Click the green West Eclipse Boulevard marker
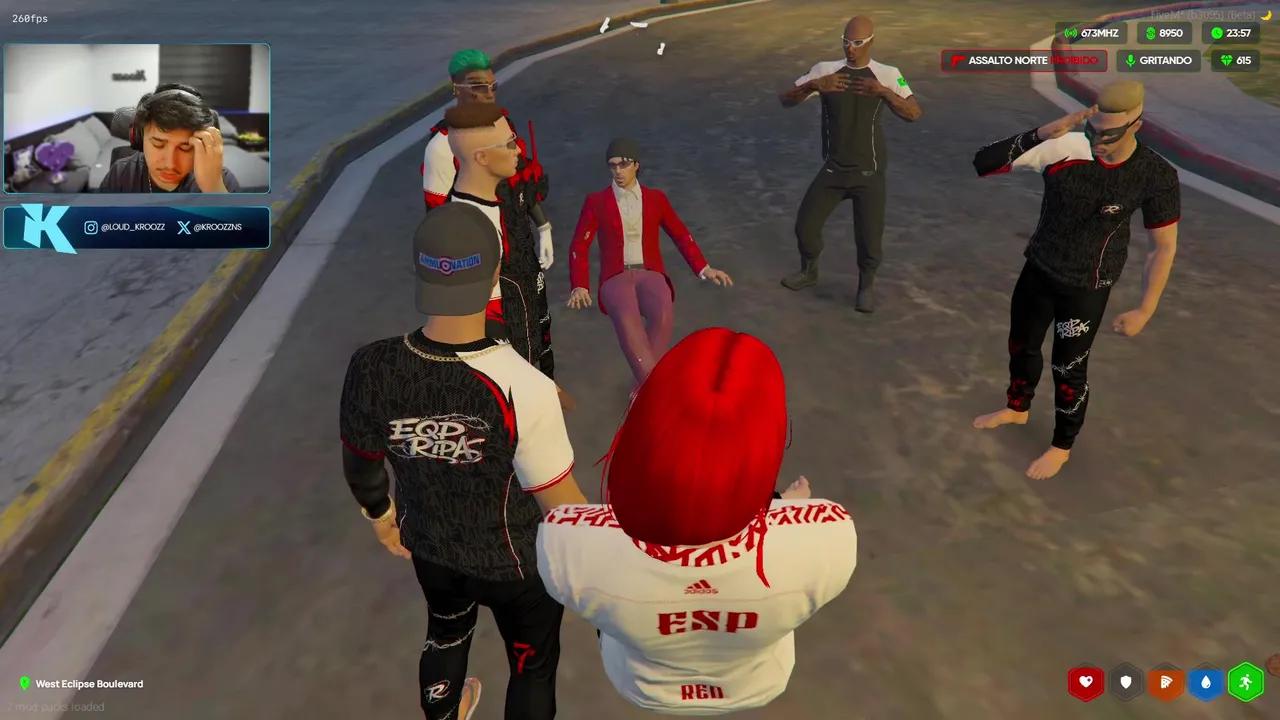 click(26, 684)
